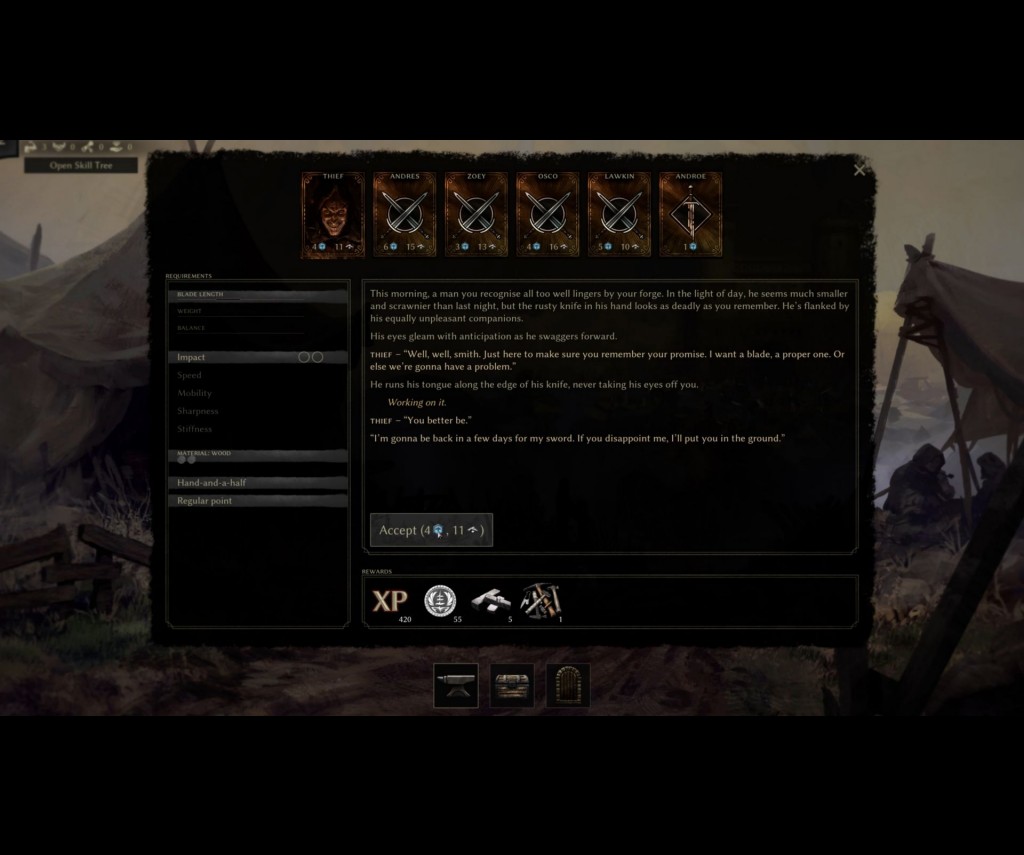This screenshot has width=1024, height=855.
Task: Open Osco's order card
Action: tap(547, 215)
